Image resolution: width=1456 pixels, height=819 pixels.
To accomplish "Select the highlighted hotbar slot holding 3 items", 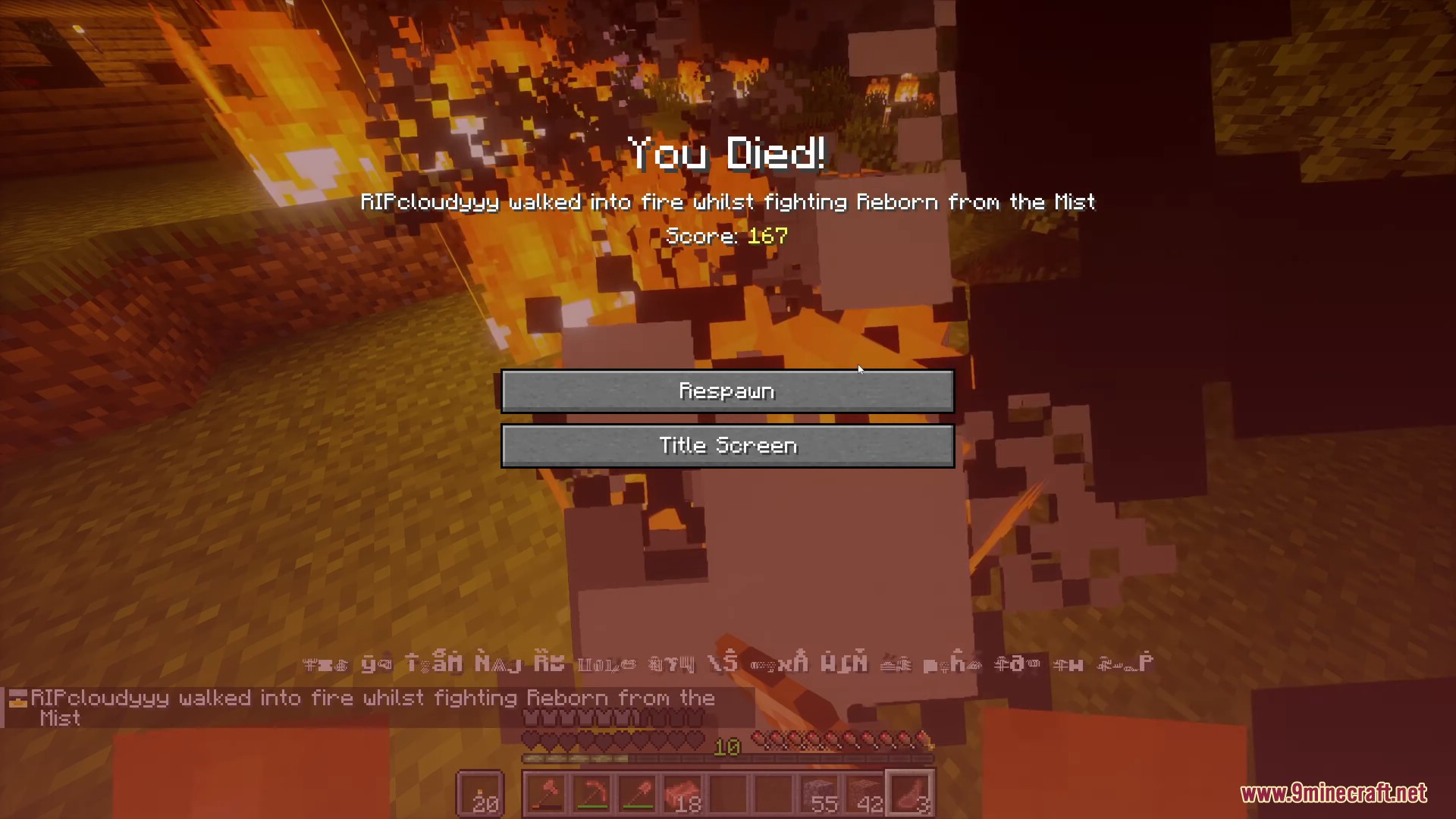I will click(x=911, y=795).
